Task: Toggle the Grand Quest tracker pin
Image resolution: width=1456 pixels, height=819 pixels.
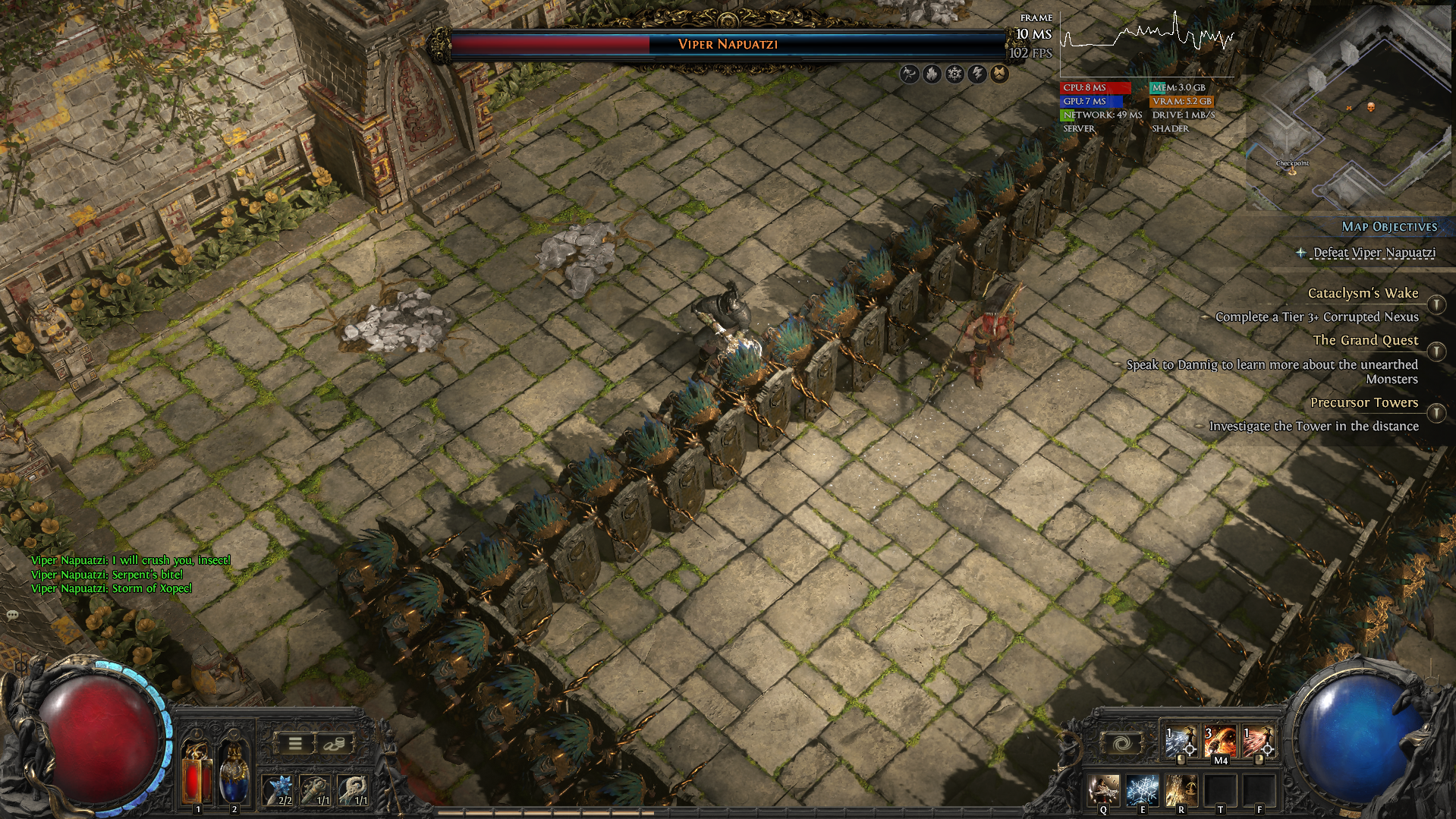Action: point(1436,351)
